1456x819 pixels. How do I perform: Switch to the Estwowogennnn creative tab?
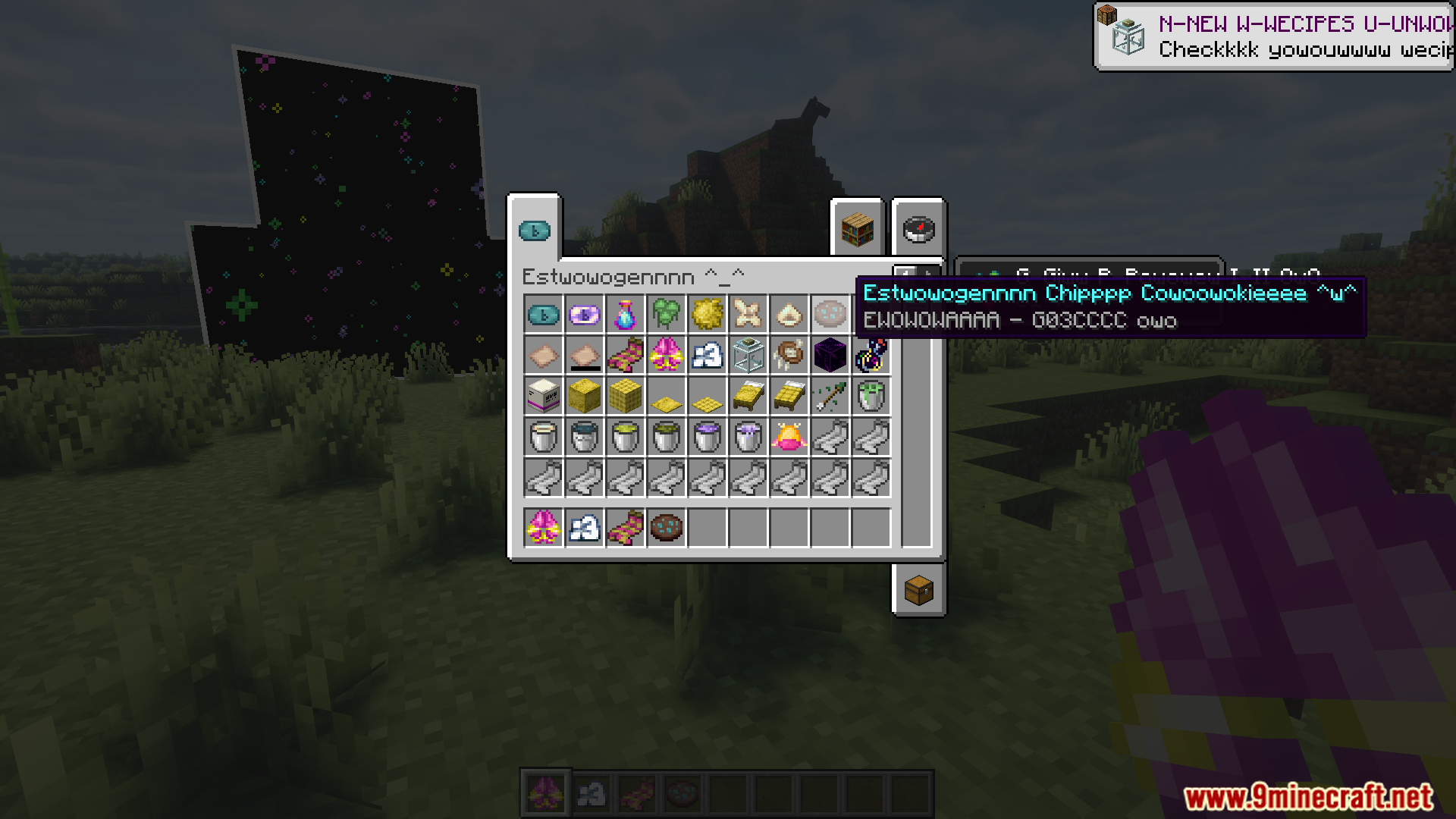(536, 231)
